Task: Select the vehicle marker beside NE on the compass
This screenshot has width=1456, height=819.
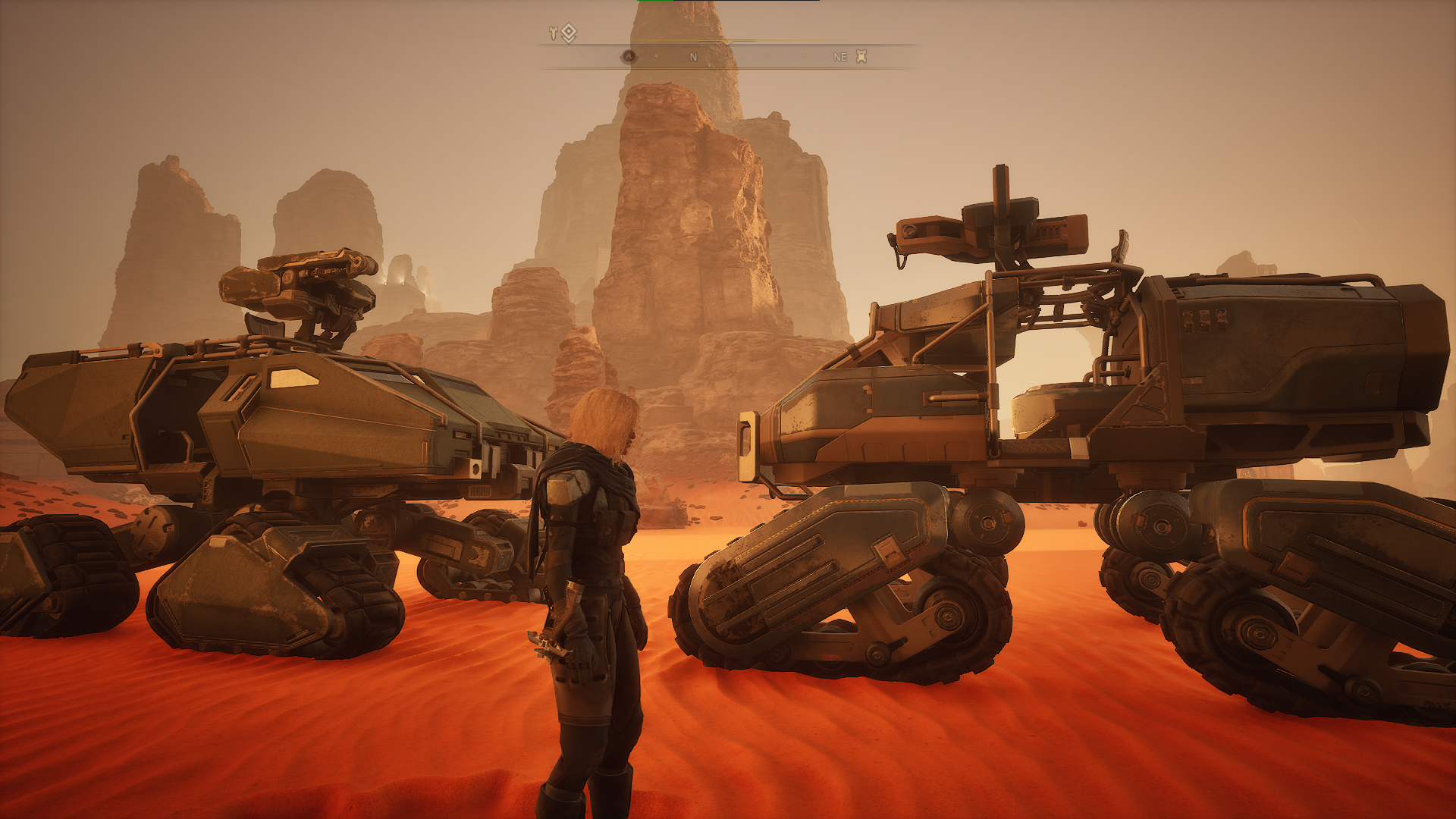Action: [861, 56]
